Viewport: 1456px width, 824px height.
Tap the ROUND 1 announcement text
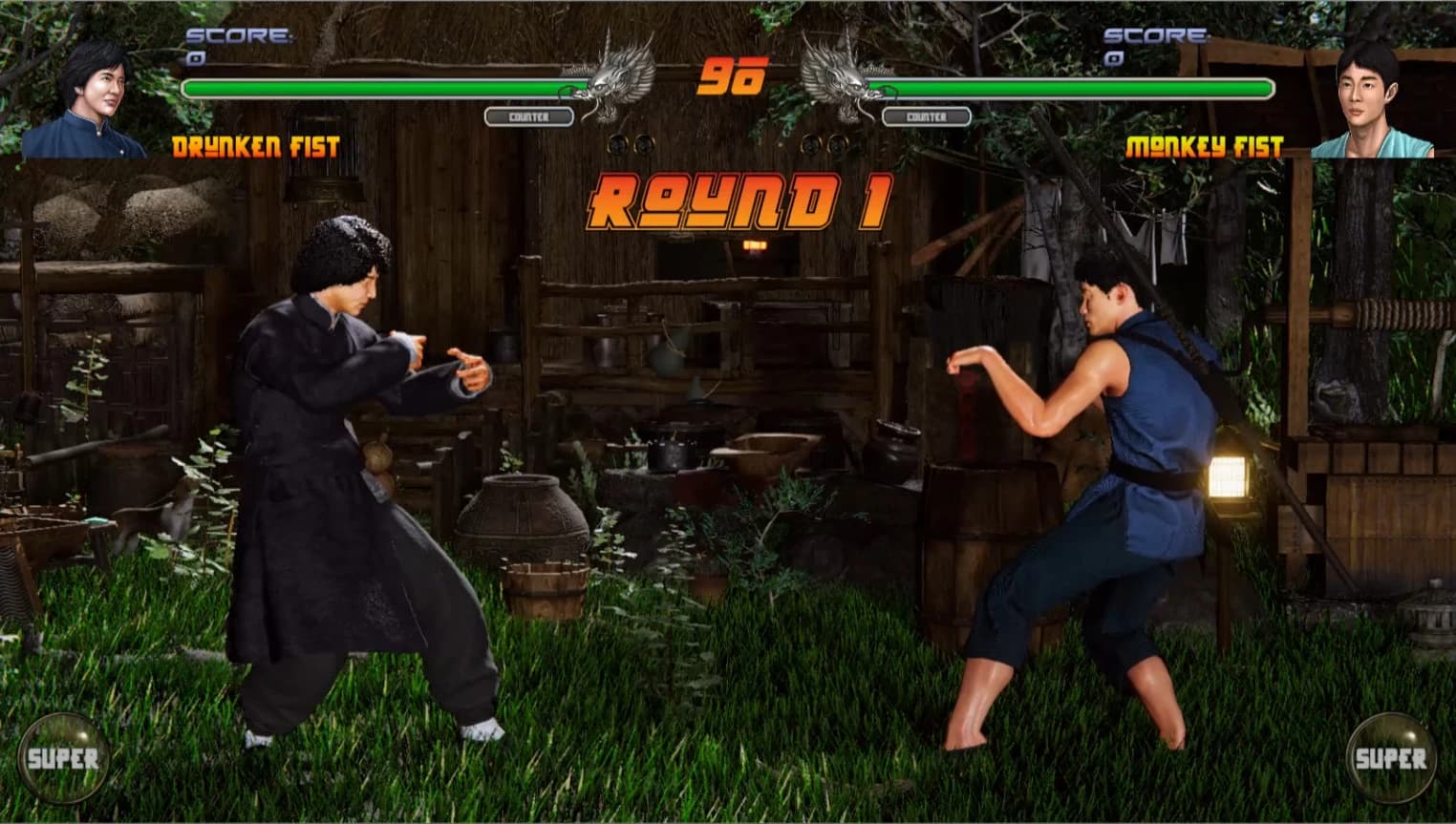tap(740, 201)
